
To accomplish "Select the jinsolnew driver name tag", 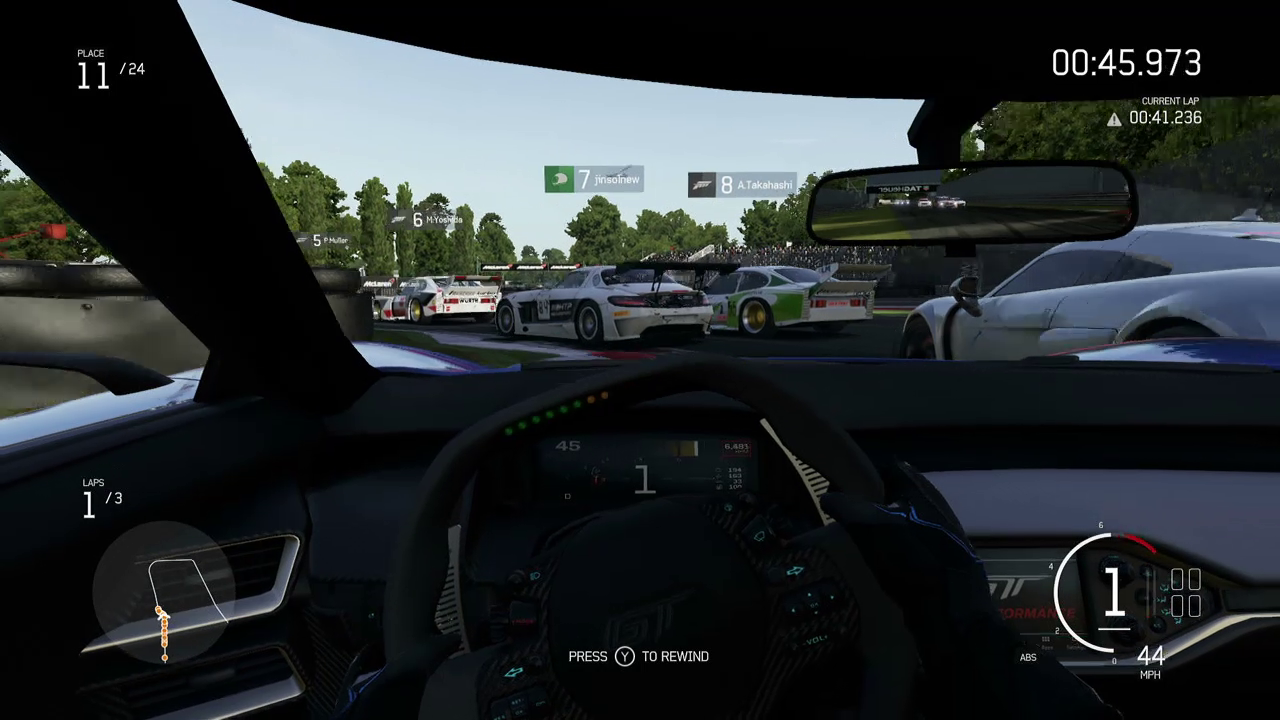I will [594, 180].
